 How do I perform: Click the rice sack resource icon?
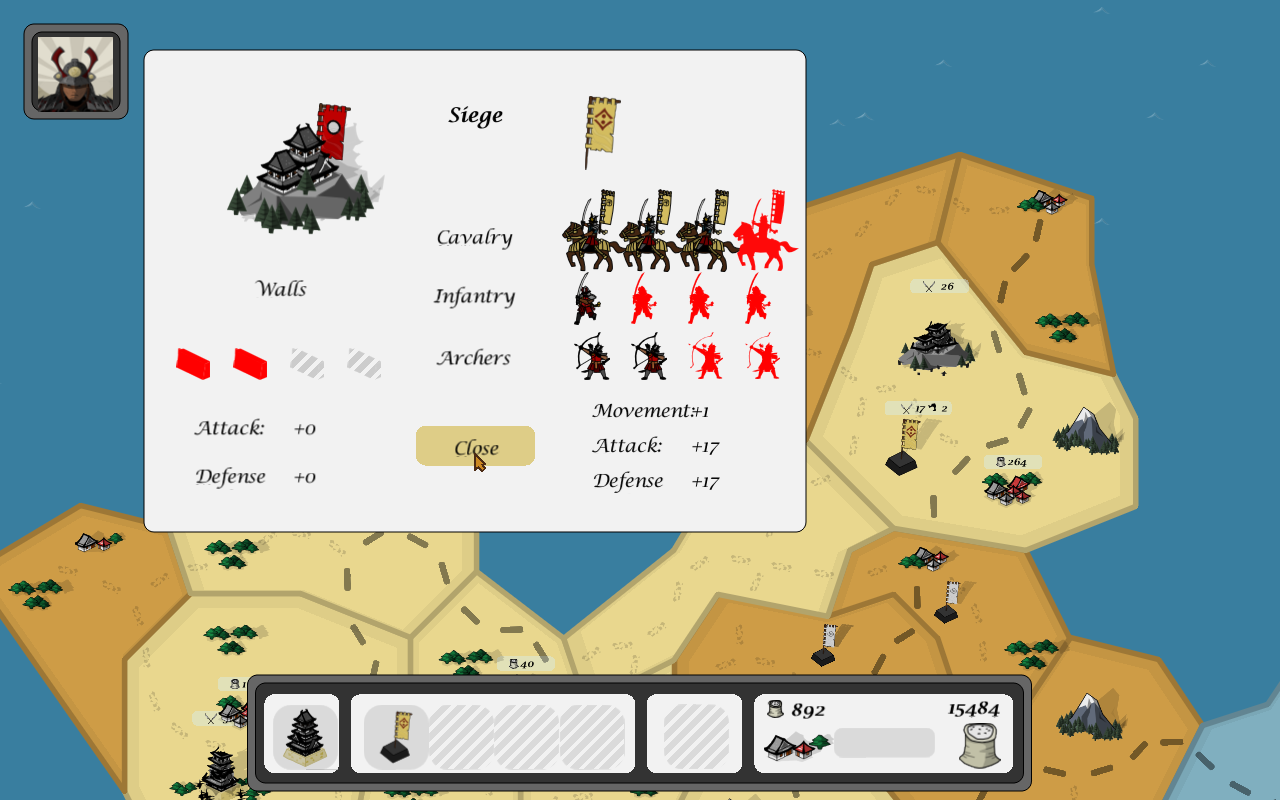[979, 746]
